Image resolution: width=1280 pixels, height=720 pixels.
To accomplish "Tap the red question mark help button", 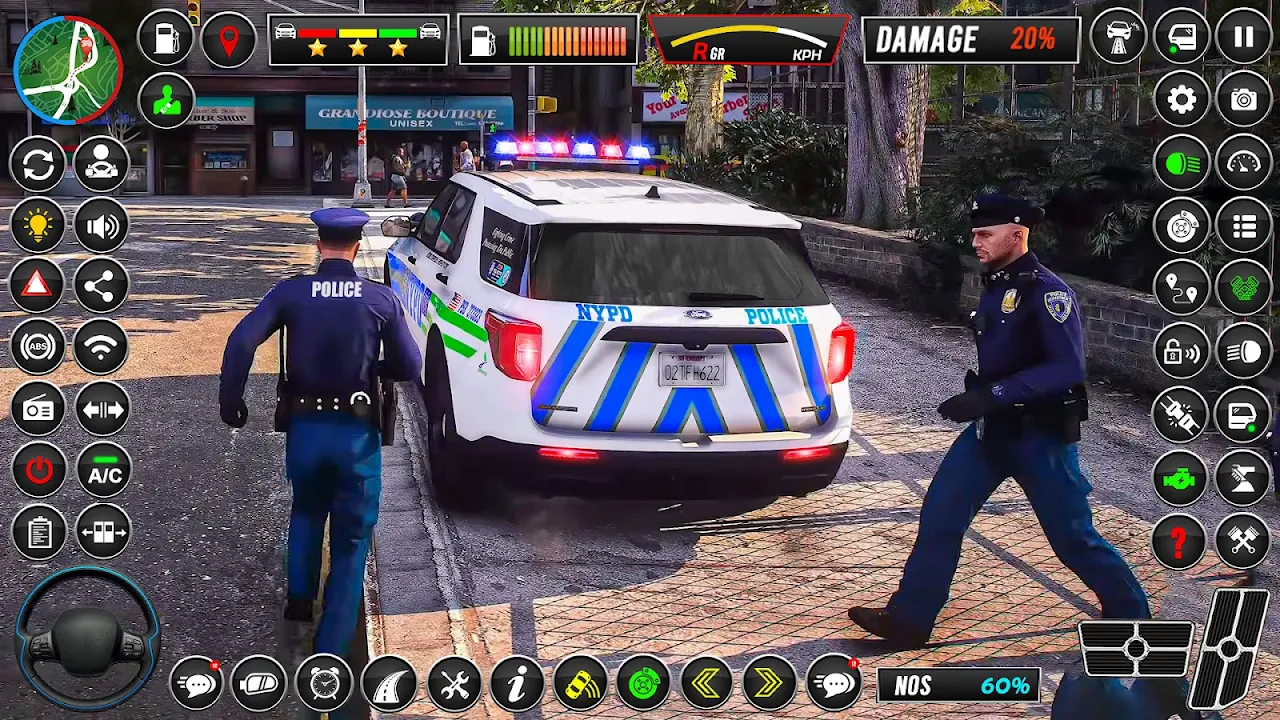I will (1180, 541).
